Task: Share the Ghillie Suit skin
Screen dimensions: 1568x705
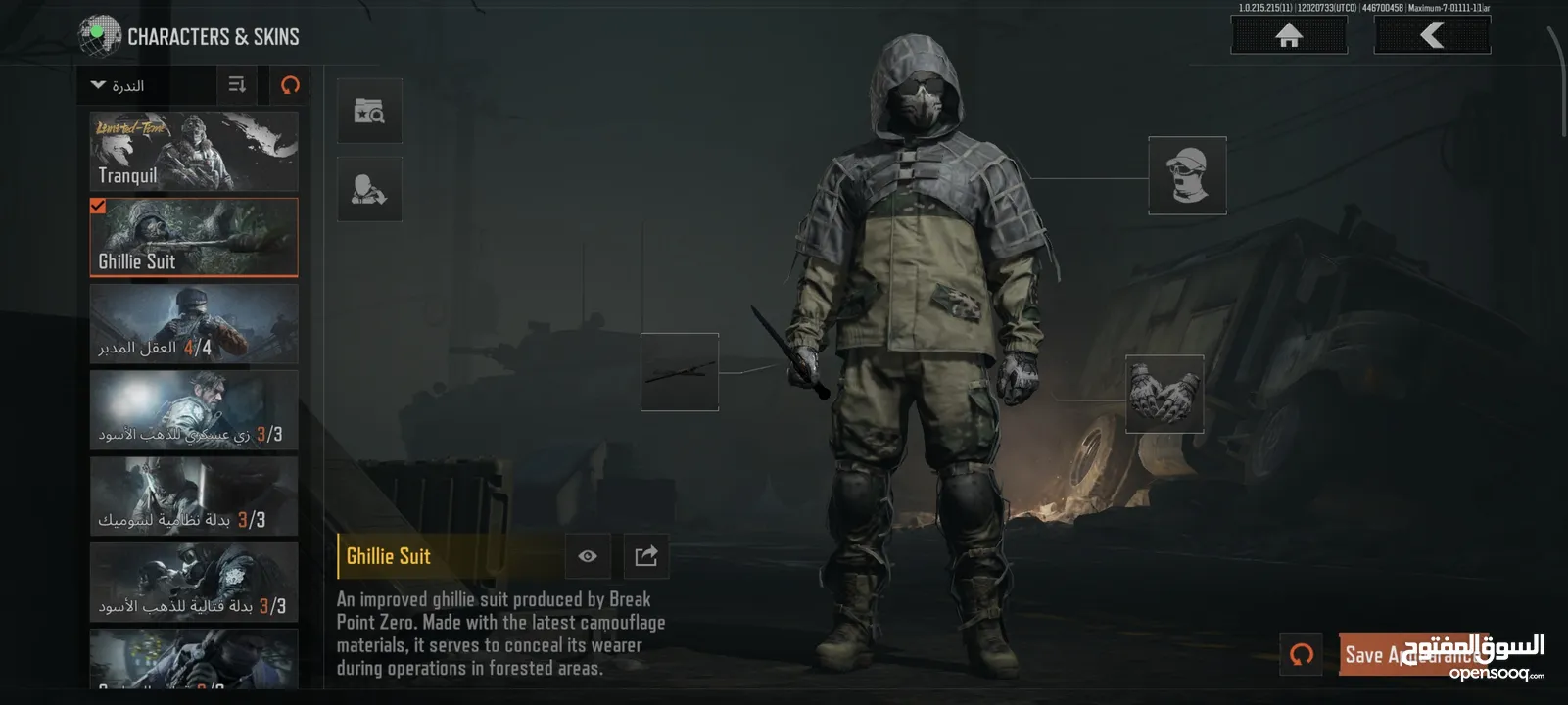Action: tap(645, 556)
